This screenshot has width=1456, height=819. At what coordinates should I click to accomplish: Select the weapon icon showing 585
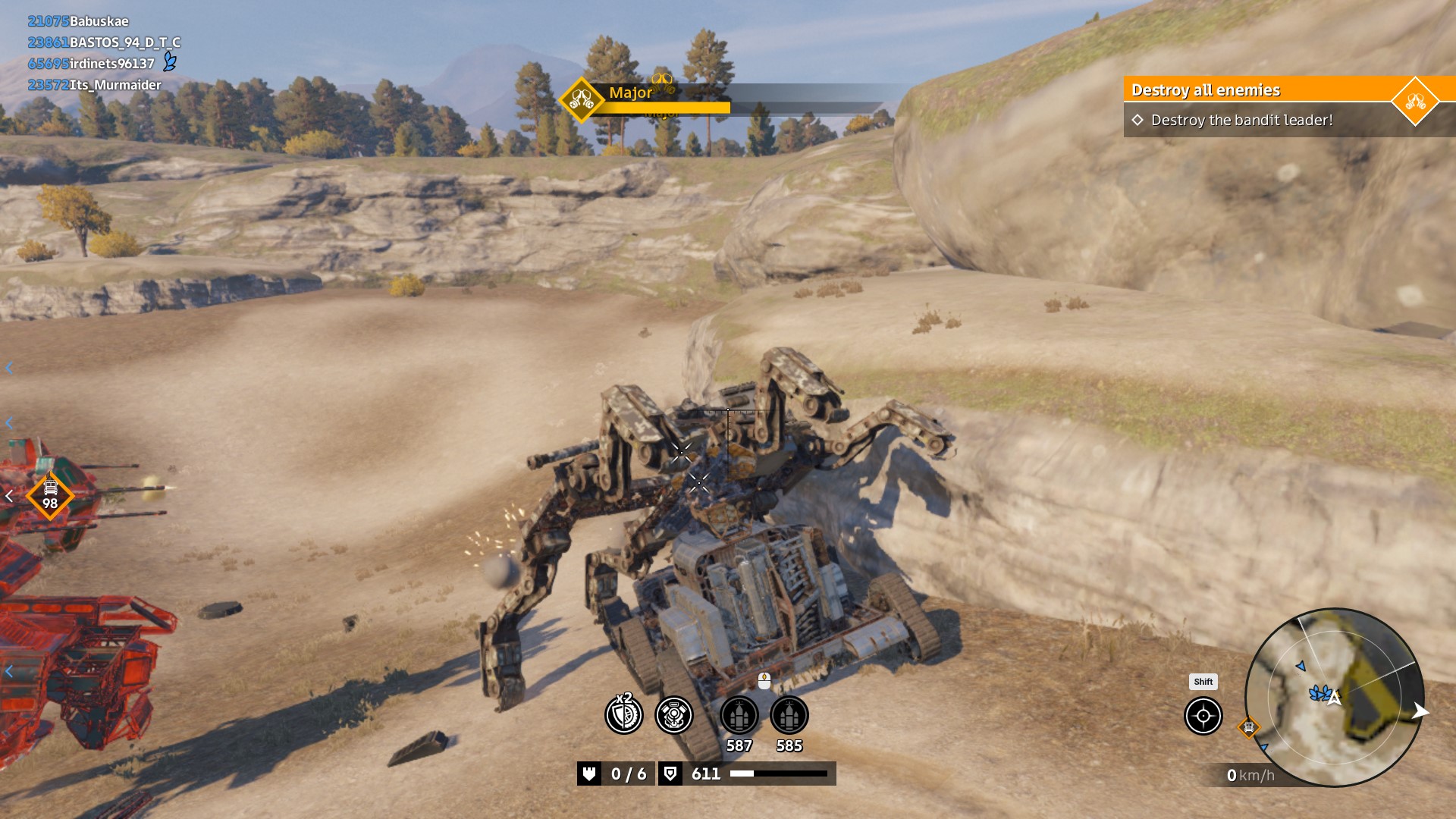click(789, 715)
